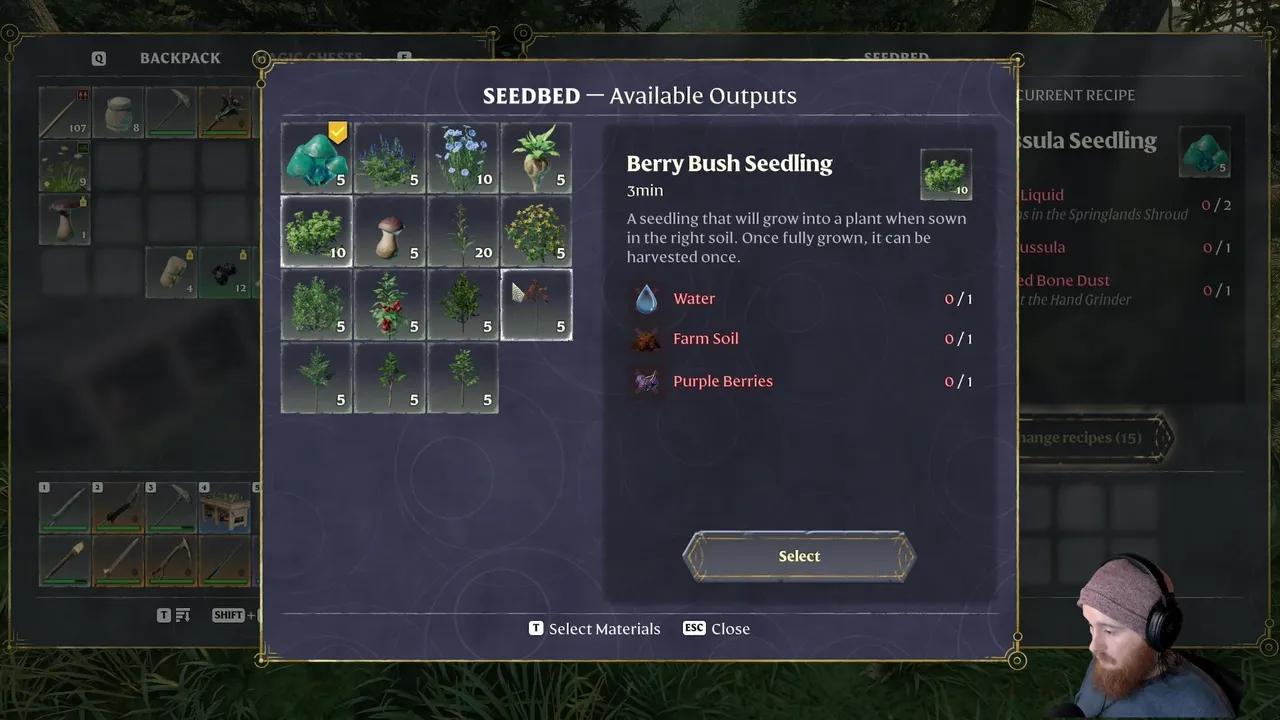Image resolution: width=1280 pixels, height=720 pixels.
Task: Select the seedbed item in hotbar slot 4
Action: [224, 508]
